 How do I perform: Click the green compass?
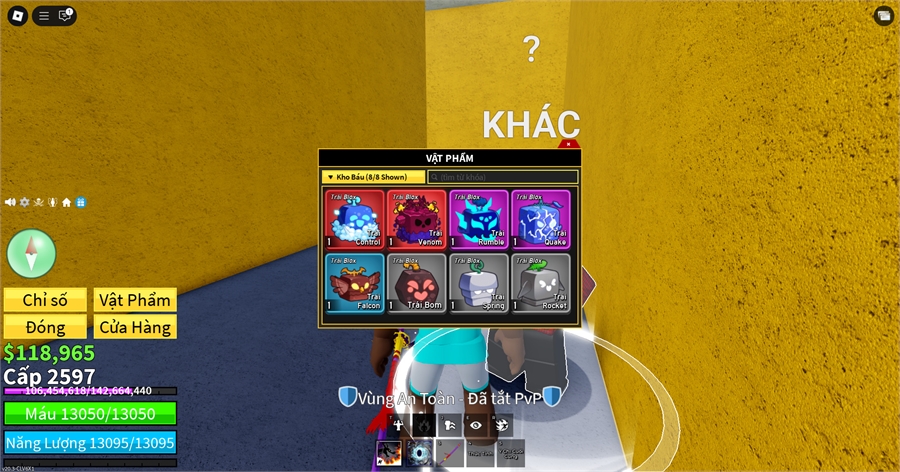(x=31, y=253)
